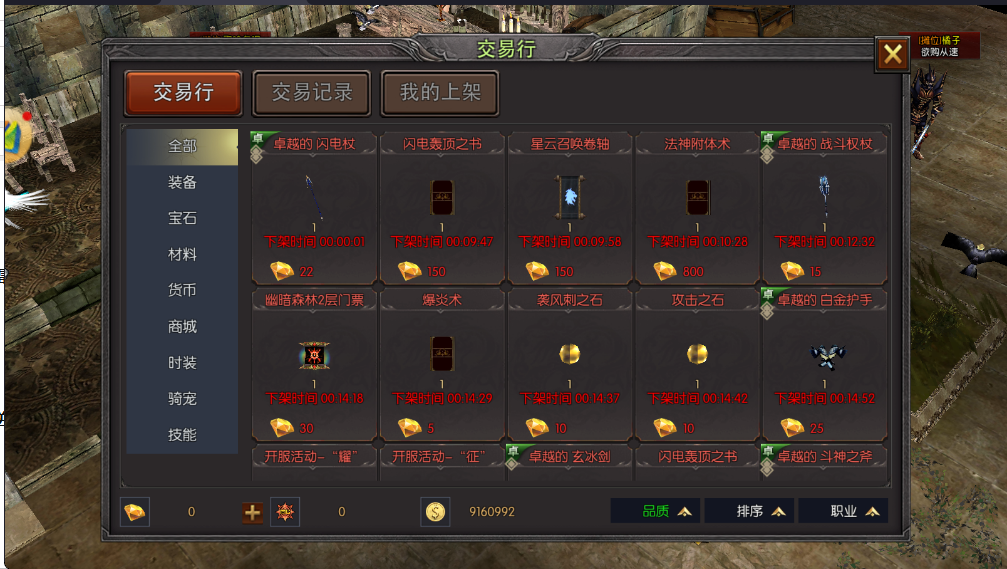Click the plus button to add currency
The image size is (1007, 569).
[x=253, y=512]
